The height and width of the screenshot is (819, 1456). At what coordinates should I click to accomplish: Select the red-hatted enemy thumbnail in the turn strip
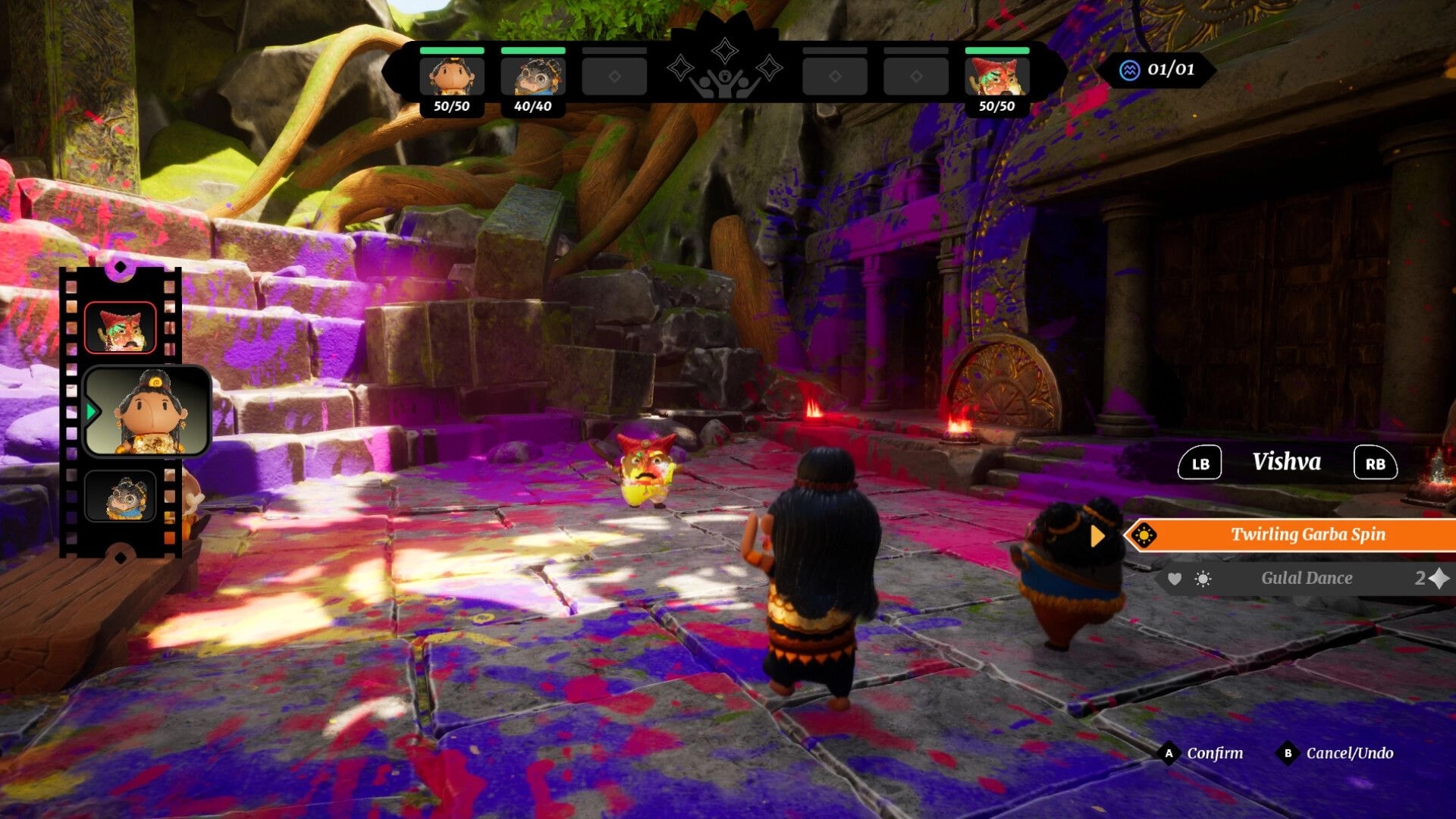[119, 326]
